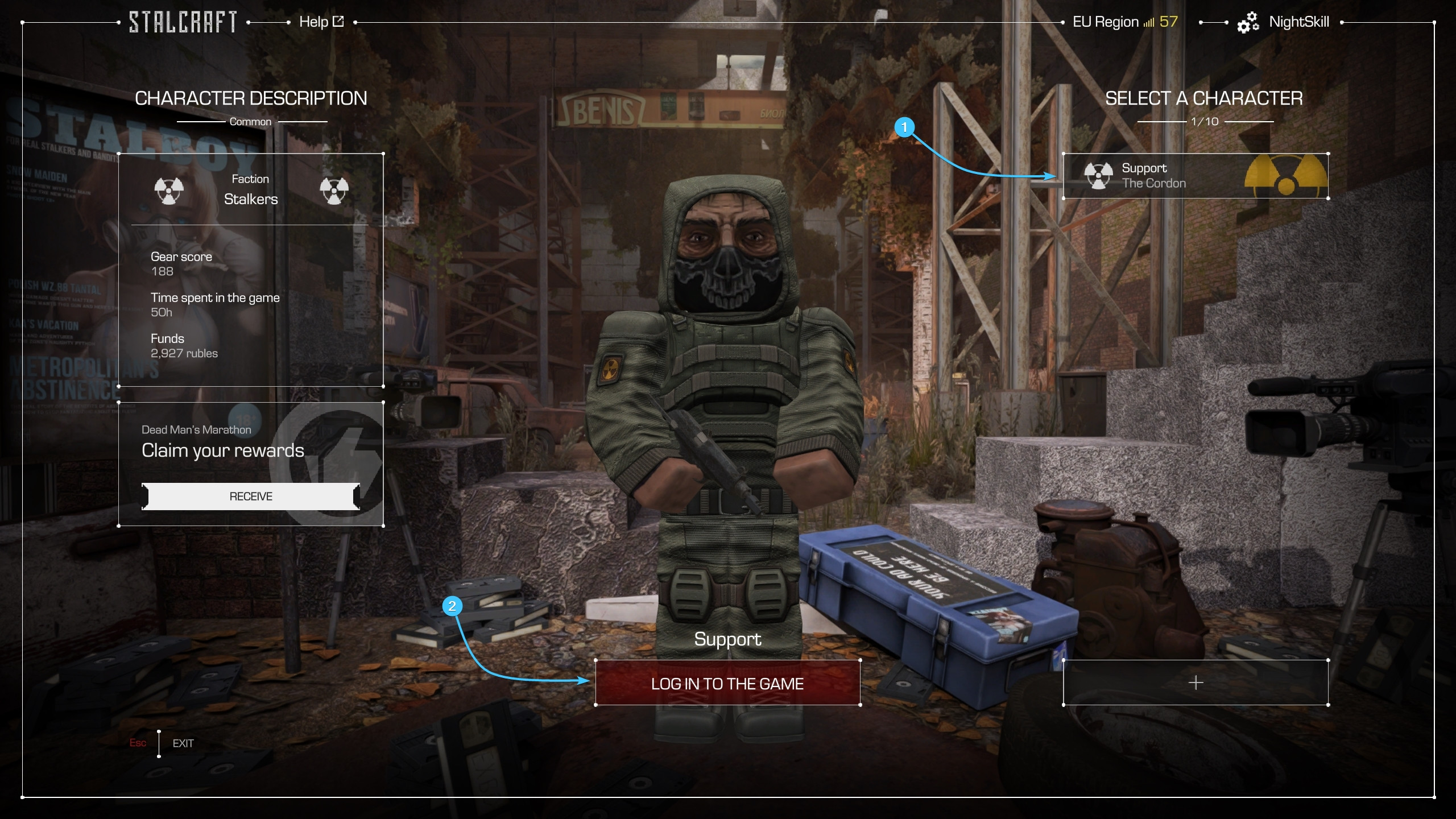The width and height of the screenshot is (1456, 819).
Task: Select the Support character in The Cordon
Action: pos(1195,176)
